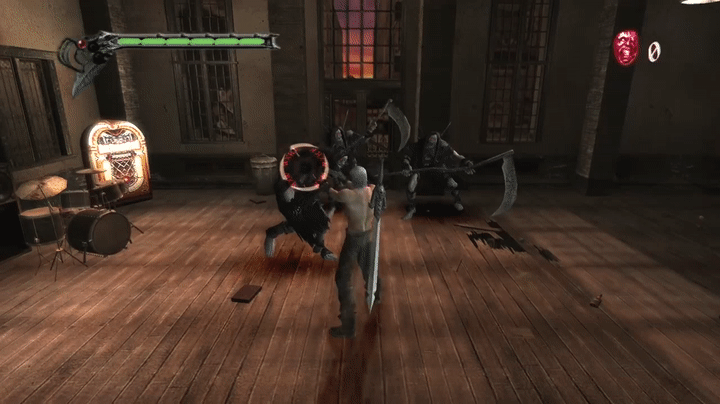
Task: Click the red lock-on target reticle
Action: 299,167
